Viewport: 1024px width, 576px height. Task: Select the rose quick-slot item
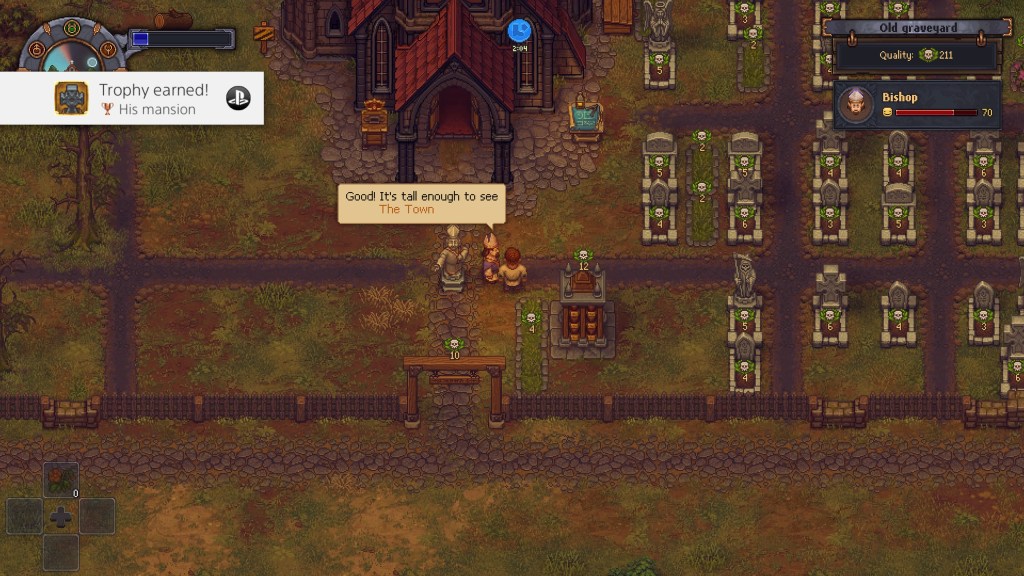[61, 480]
